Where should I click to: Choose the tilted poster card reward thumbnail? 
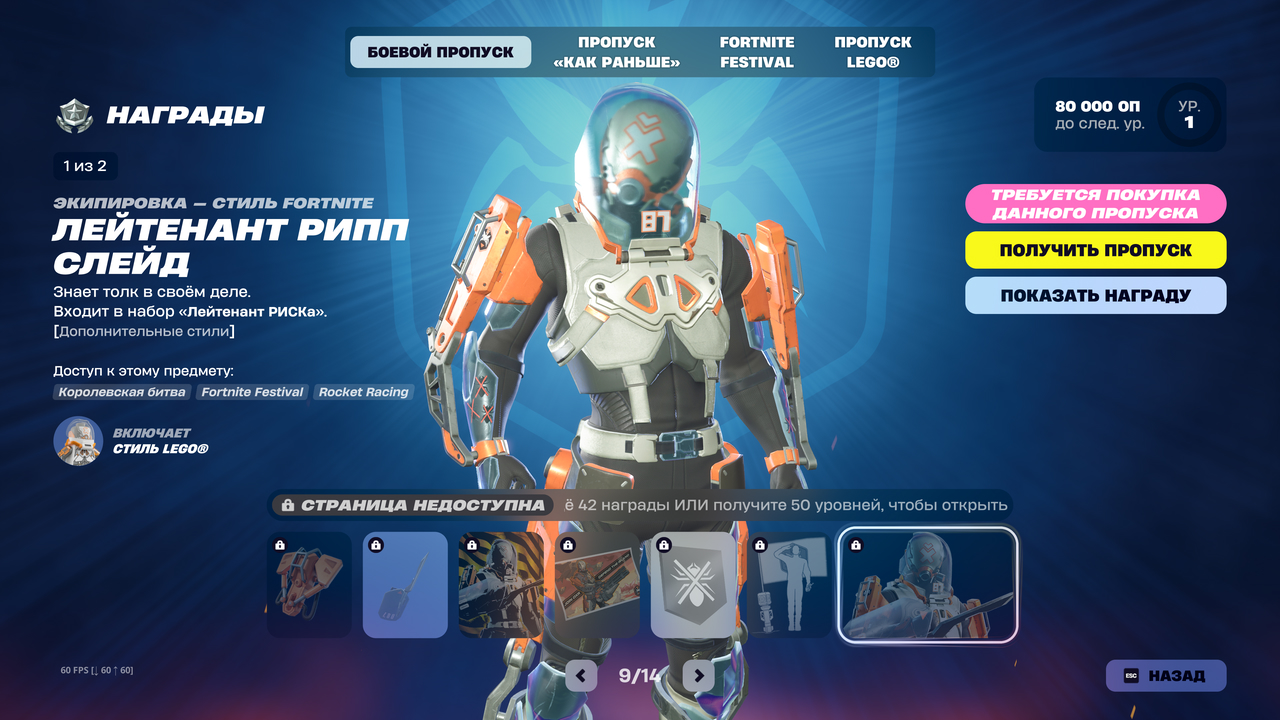(597, 585)
